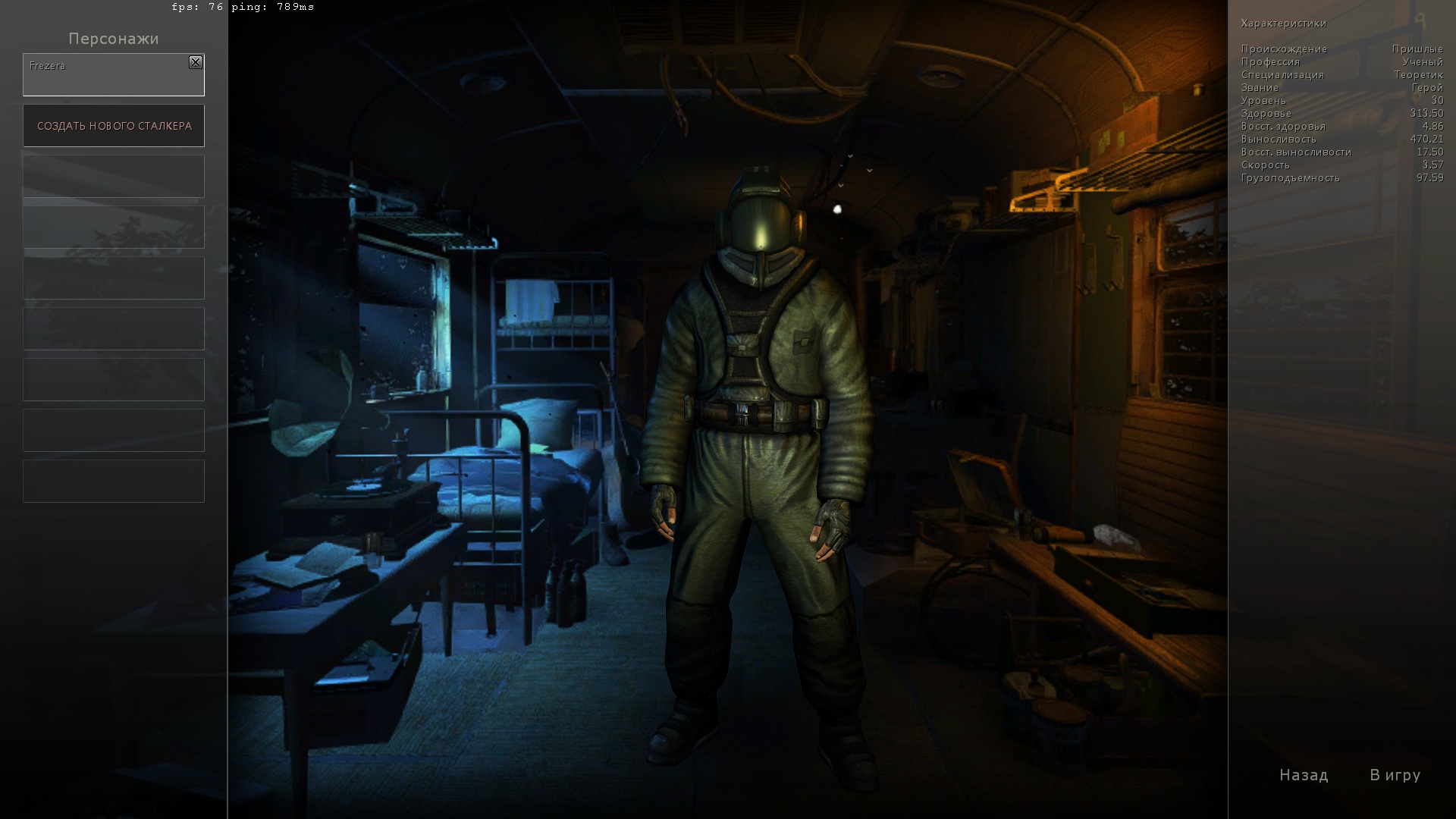
Task: Enter the game with В игру
Action: coord(1395,775)
